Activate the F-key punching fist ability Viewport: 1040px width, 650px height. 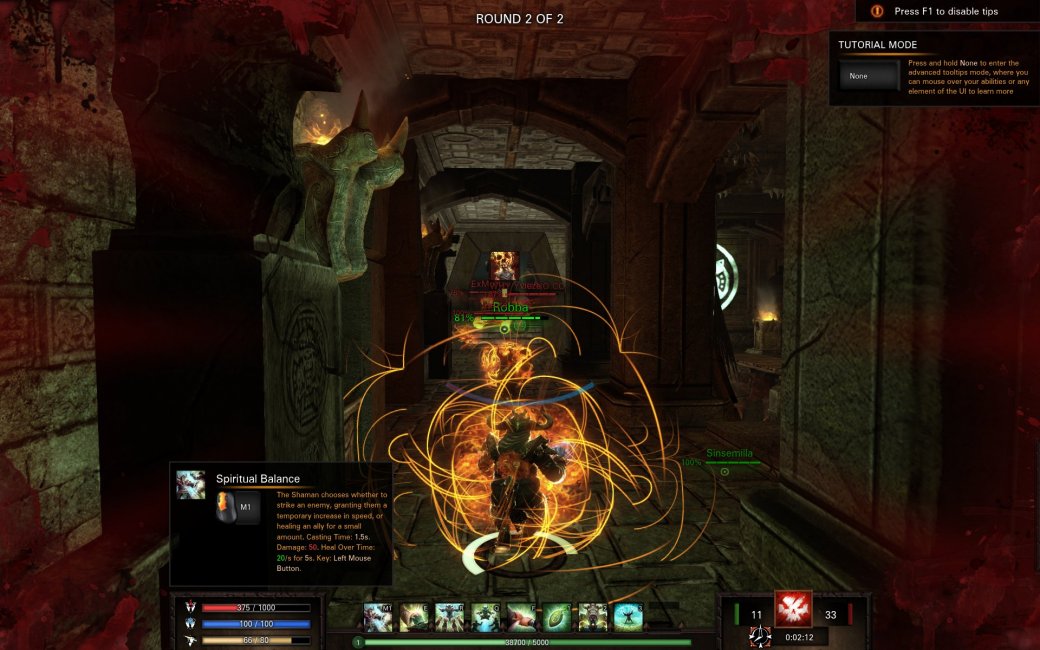[521, 617]
